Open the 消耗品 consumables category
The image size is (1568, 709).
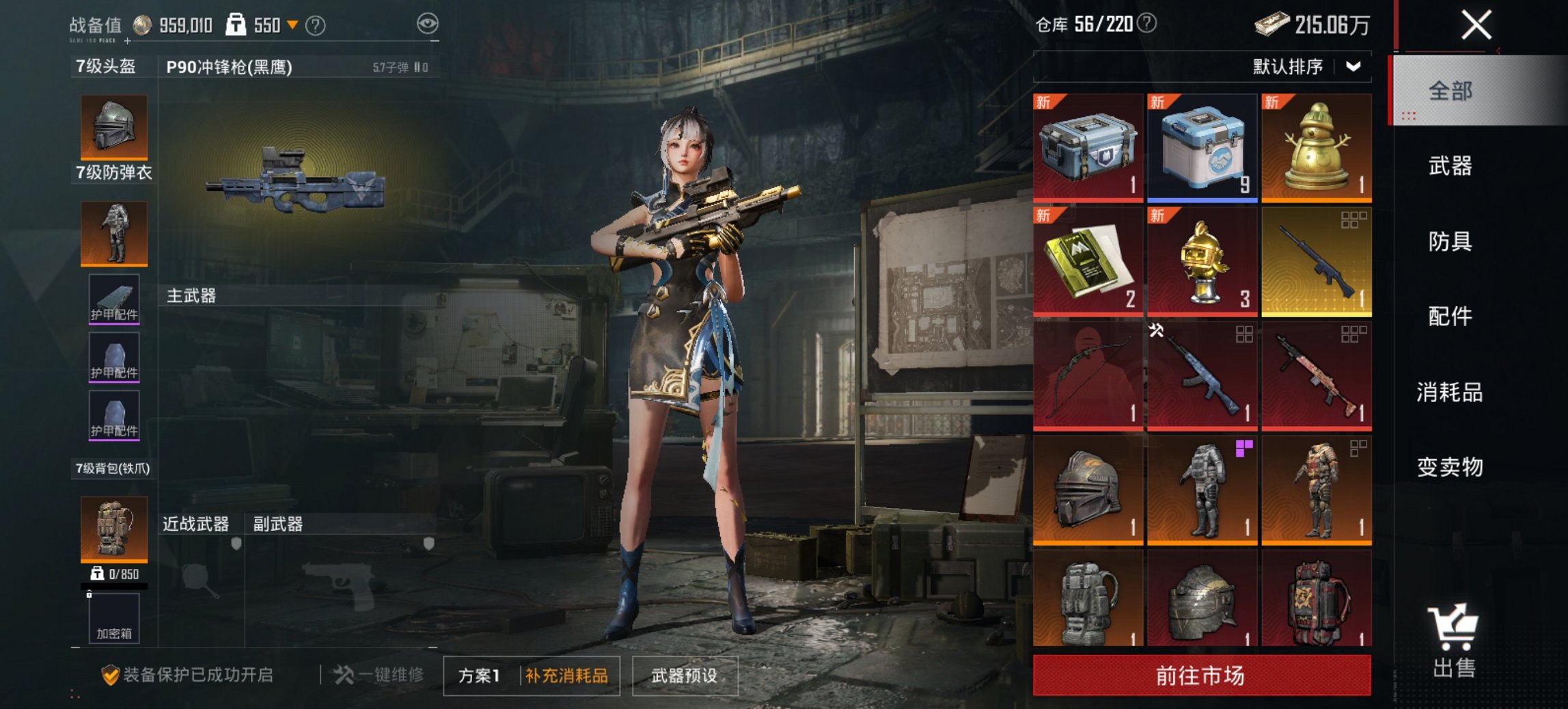(x=1450, y=392)
